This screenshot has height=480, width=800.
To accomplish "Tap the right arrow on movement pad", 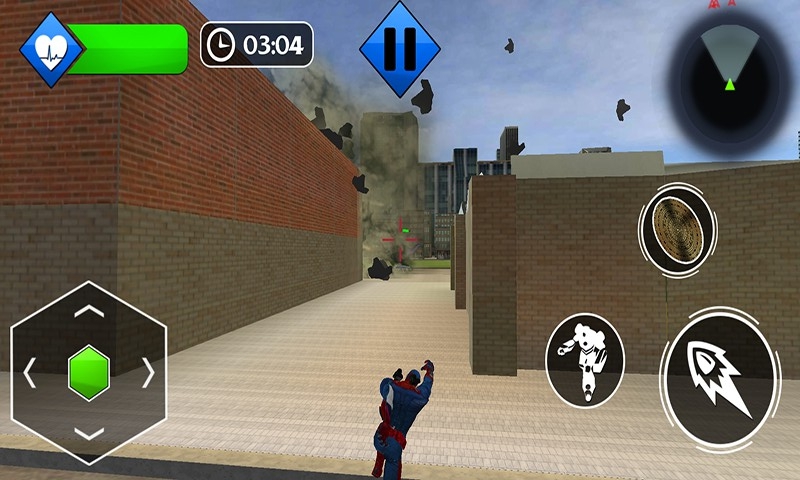I will (149, 373).
